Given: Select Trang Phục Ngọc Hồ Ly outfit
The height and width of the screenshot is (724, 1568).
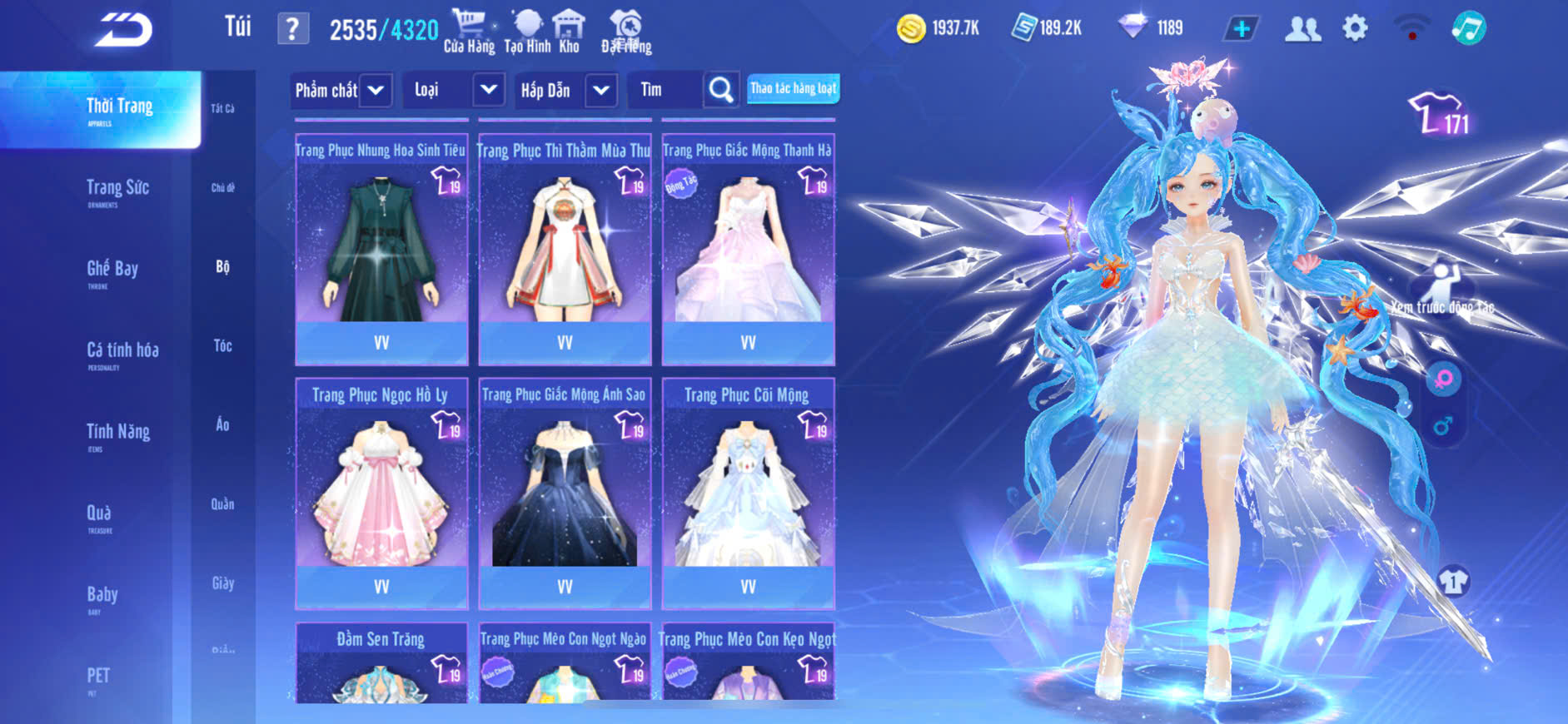Looking at the screenshot, I should [x=381, y=493].
